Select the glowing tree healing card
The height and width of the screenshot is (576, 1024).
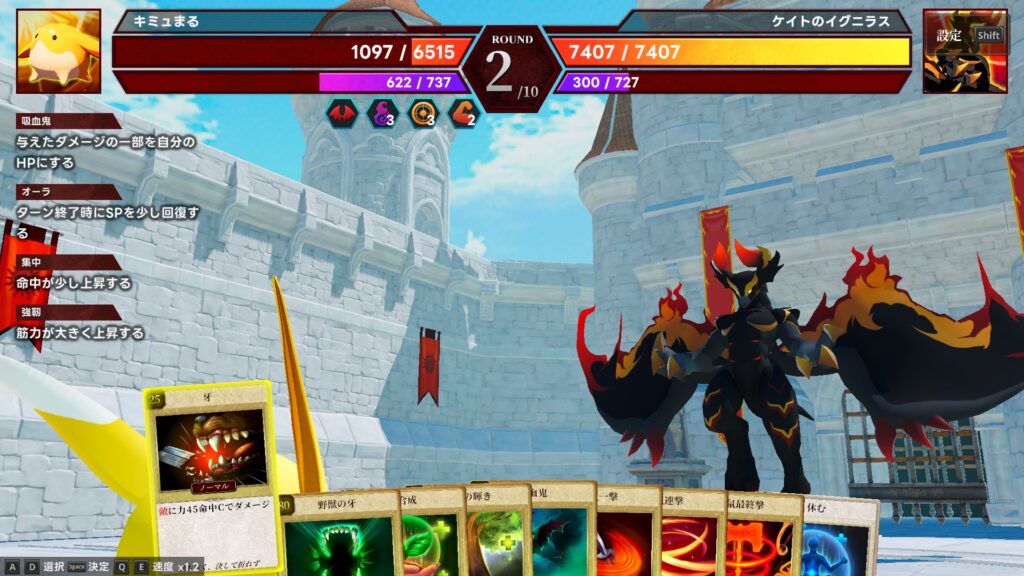point(496,535)
